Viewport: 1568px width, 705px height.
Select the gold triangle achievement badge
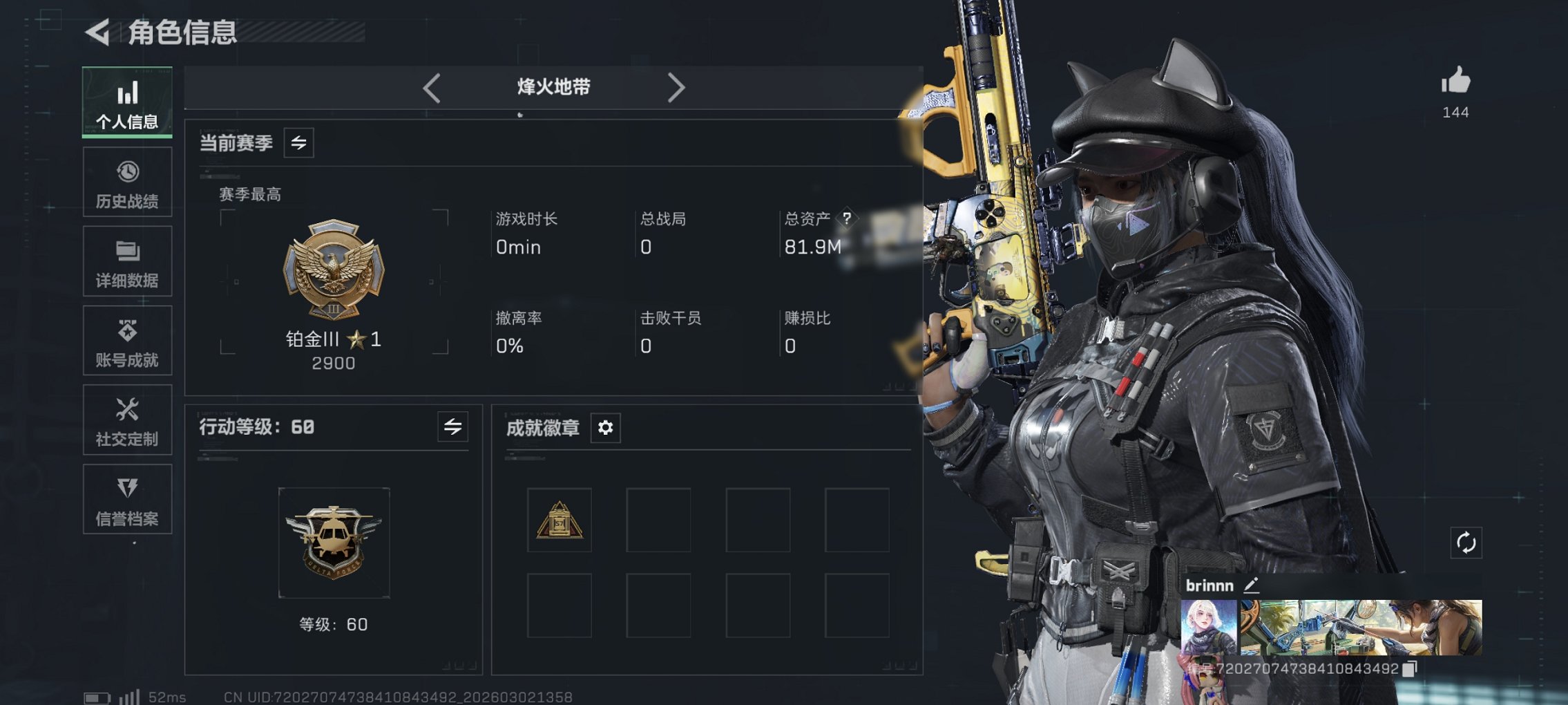point(560,520)
